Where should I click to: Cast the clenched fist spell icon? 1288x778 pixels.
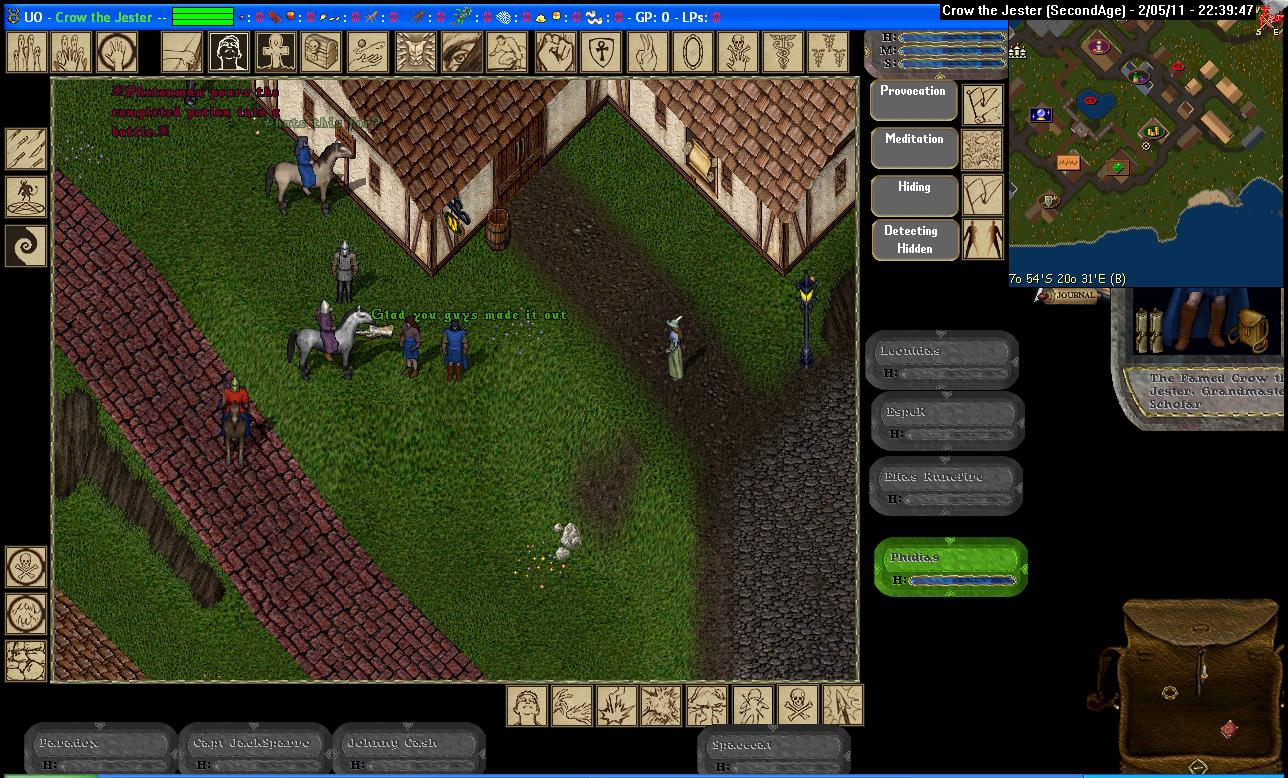click(554, 51)
